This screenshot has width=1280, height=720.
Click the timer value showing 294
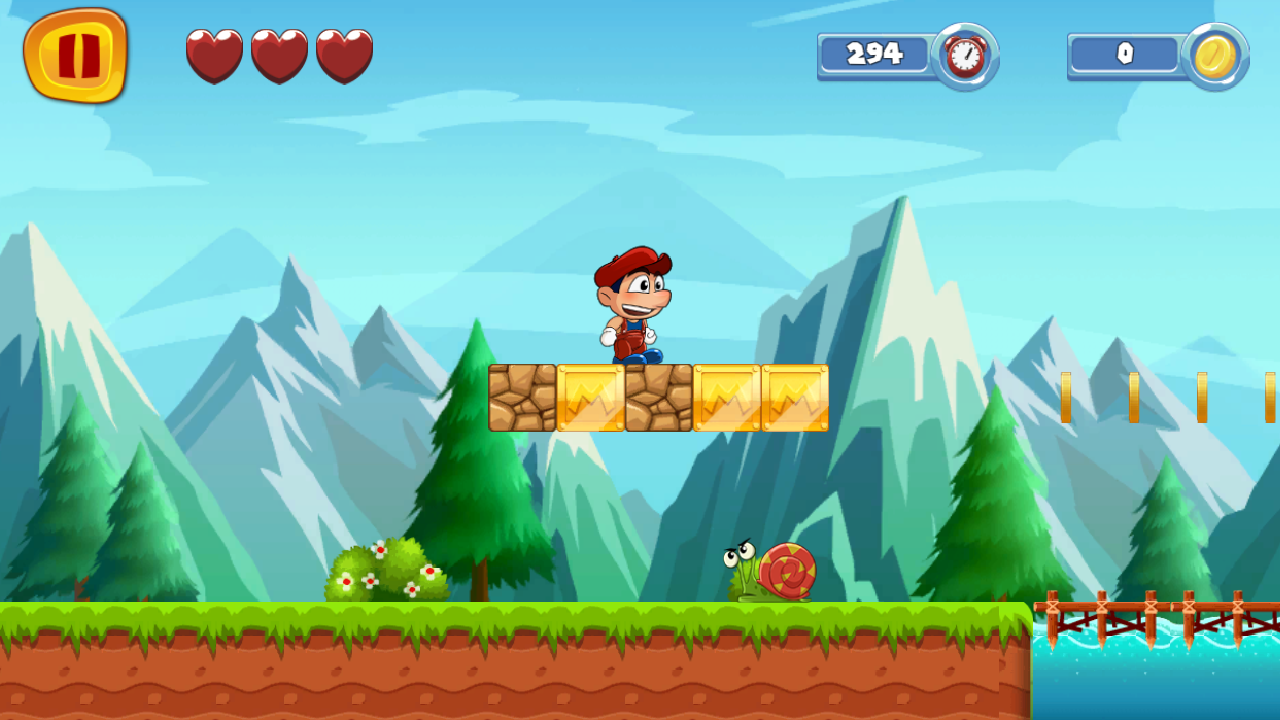[x=873, y=54]
